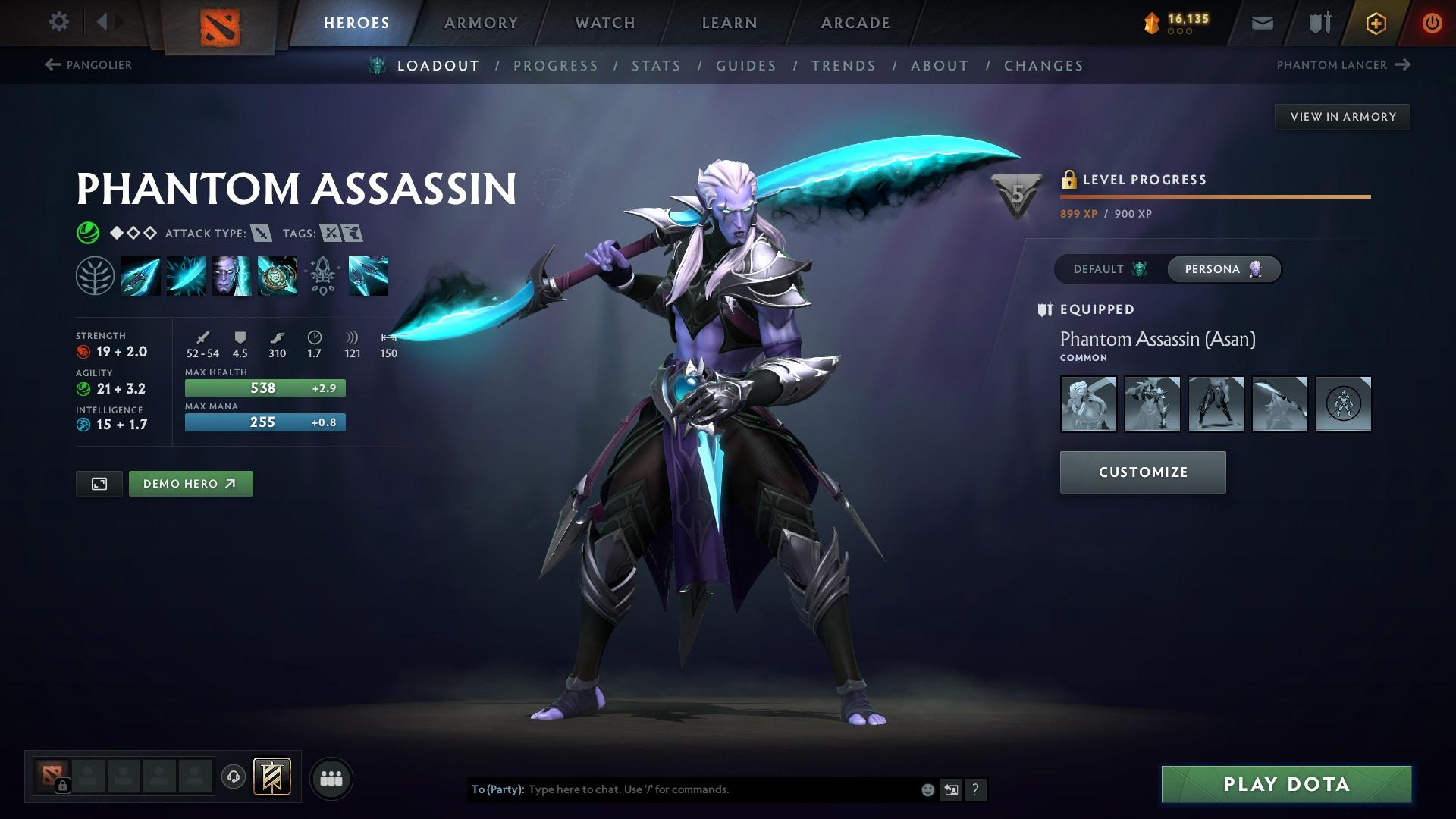1456x819 pixels.
Task: Select the first equipped item thumbnail
Action: tap(1087, 404)
